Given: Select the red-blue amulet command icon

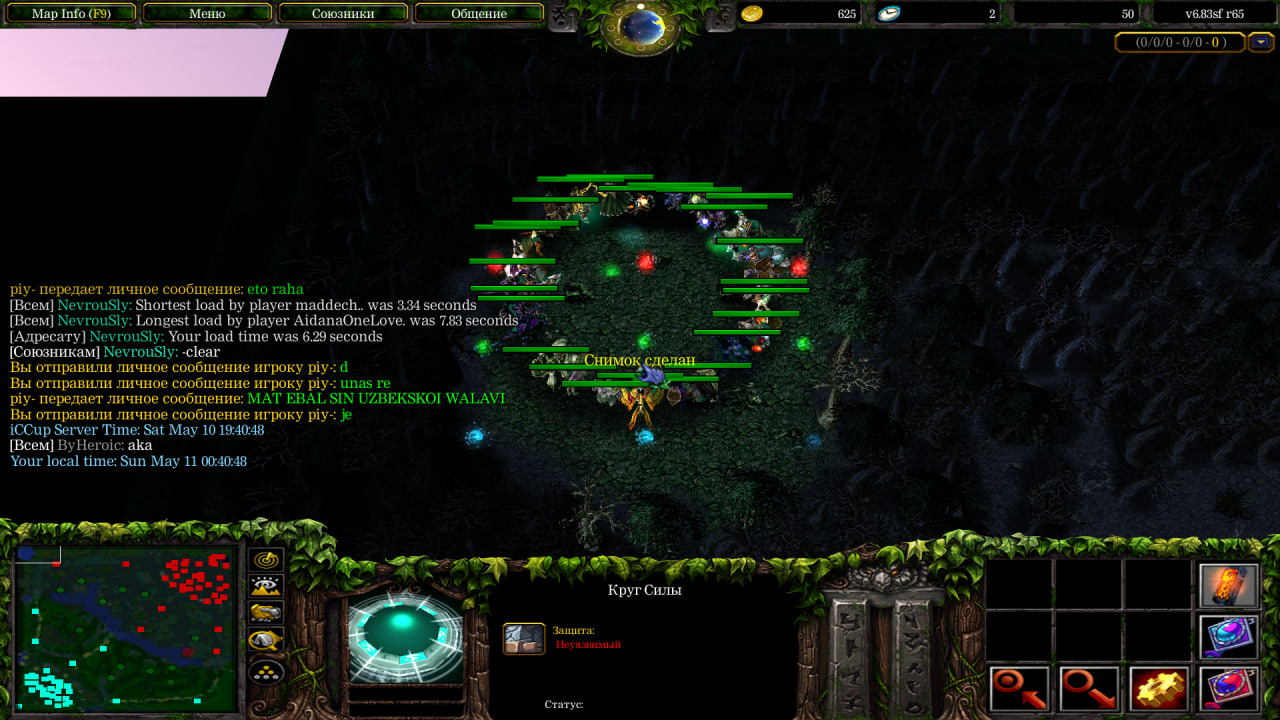Looking at the screenshot, I should click(1228, 689).
